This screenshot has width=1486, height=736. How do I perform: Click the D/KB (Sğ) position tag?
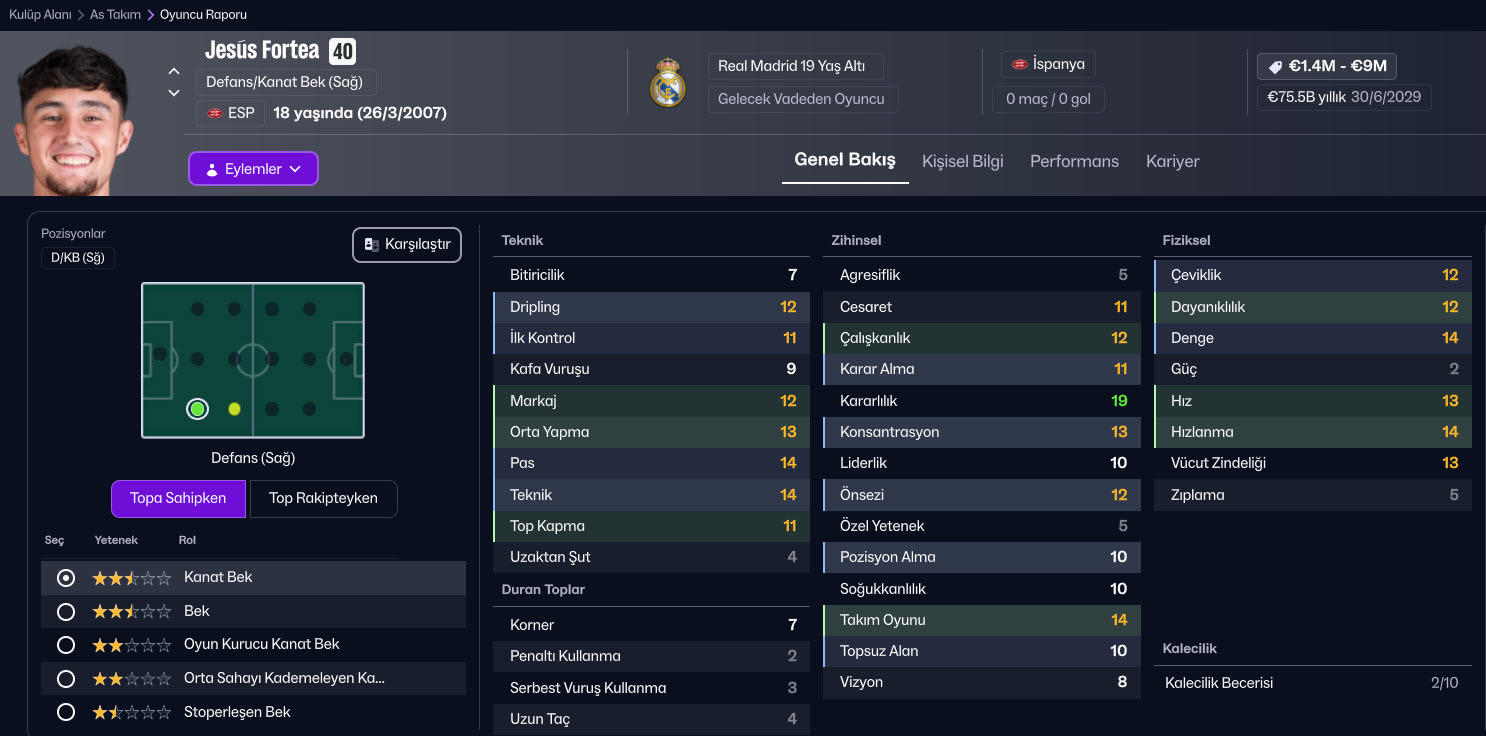[x=78, y=258]
